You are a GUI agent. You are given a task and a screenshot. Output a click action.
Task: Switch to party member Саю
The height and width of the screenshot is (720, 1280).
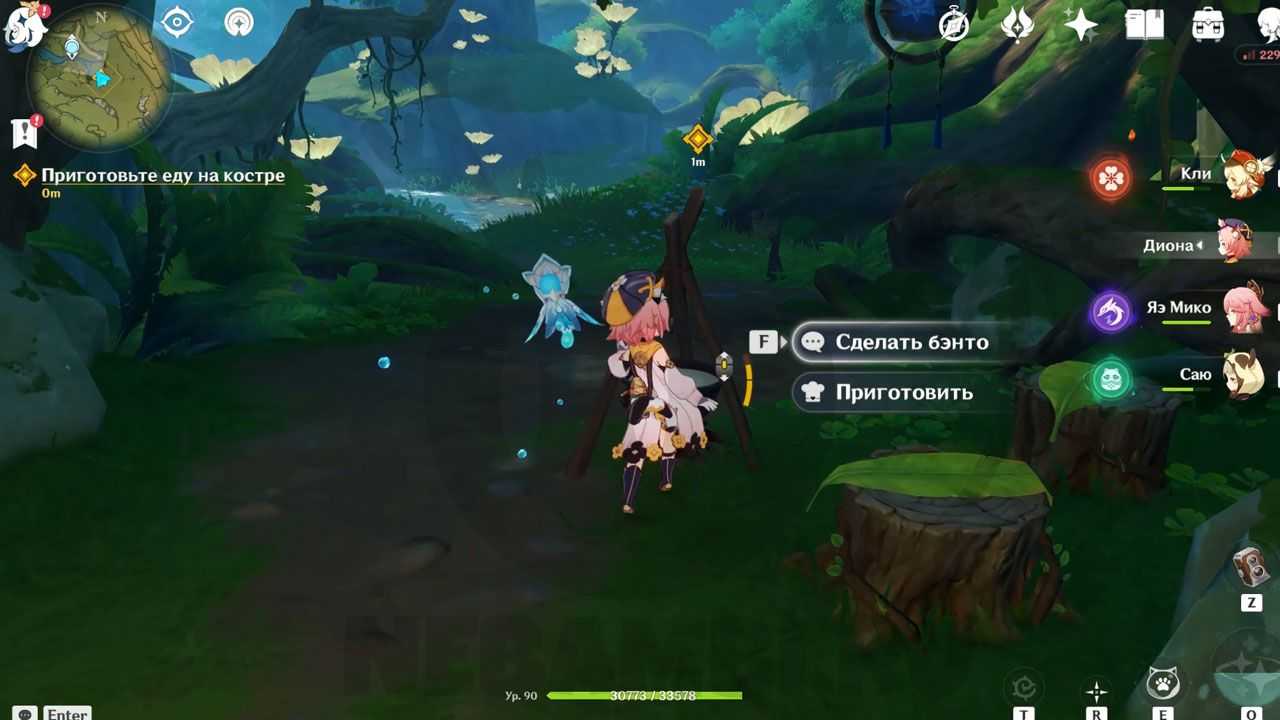[x=1245, y=375]
